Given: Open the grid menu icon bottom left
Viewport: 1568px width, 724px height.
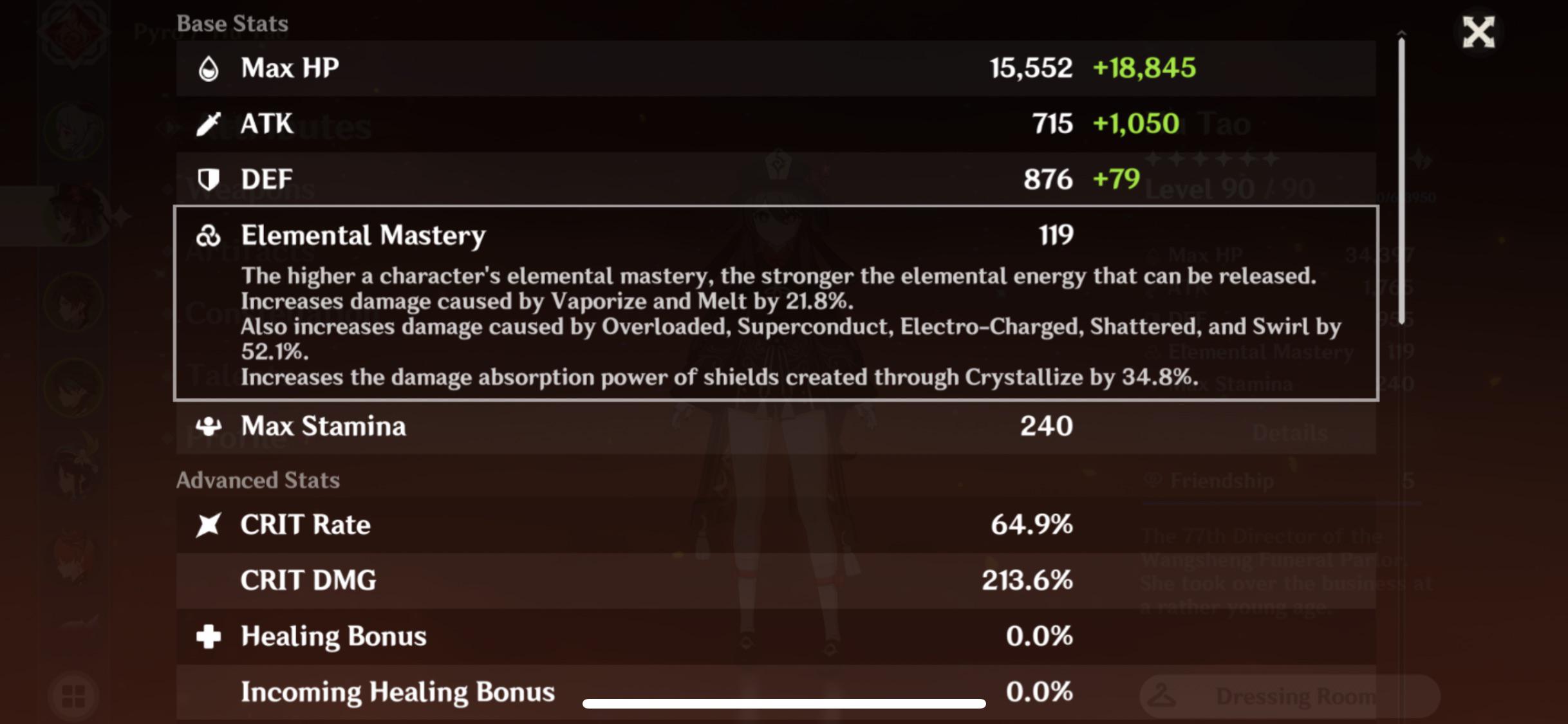Looking at the screenshot, I should (73, 695).
